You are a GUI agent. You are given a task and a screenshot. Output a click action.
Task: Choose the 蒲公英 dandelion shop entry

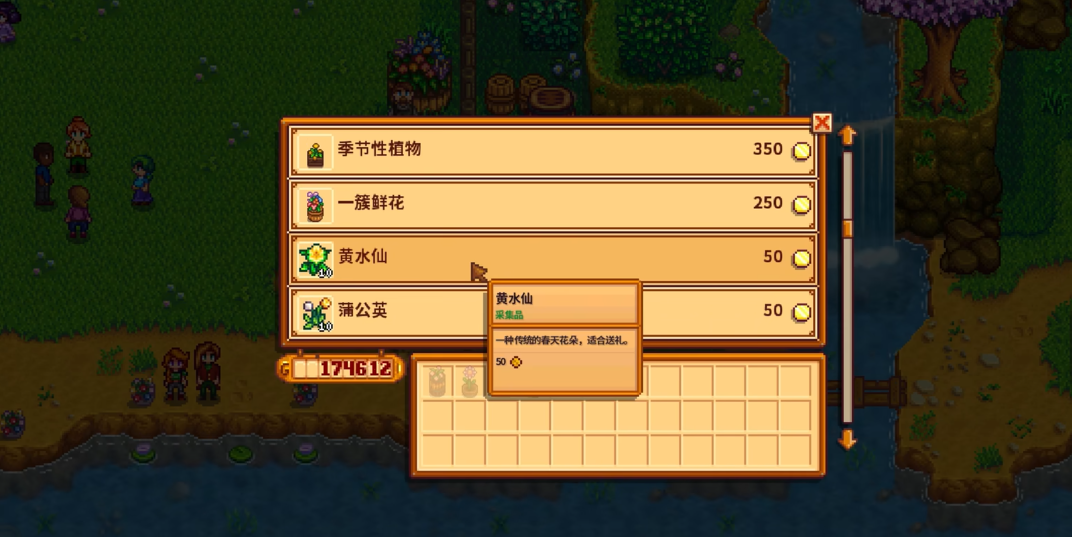(x=400, y=312)
